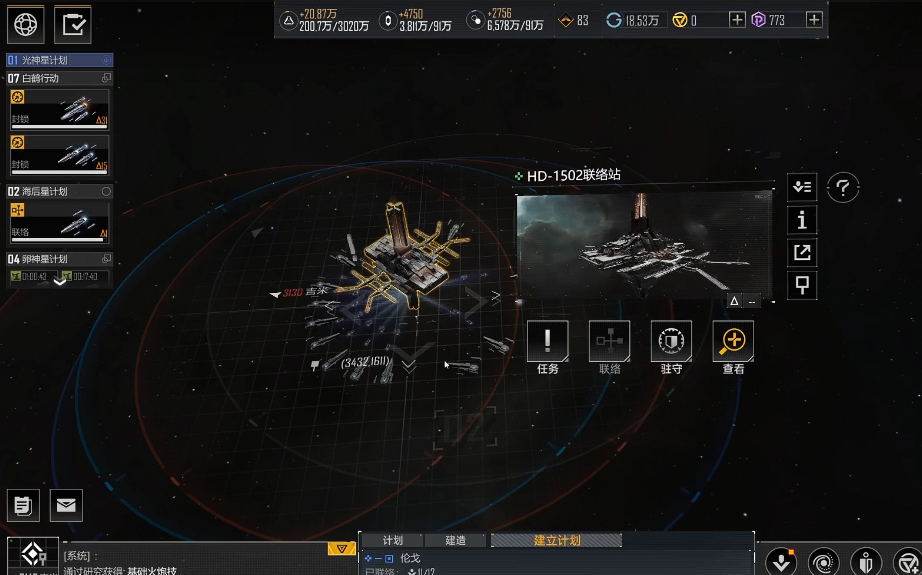The width and height of the screenshot is (922, 575).
Task: Open the mail envelope icon
Action: click(66, 505)
